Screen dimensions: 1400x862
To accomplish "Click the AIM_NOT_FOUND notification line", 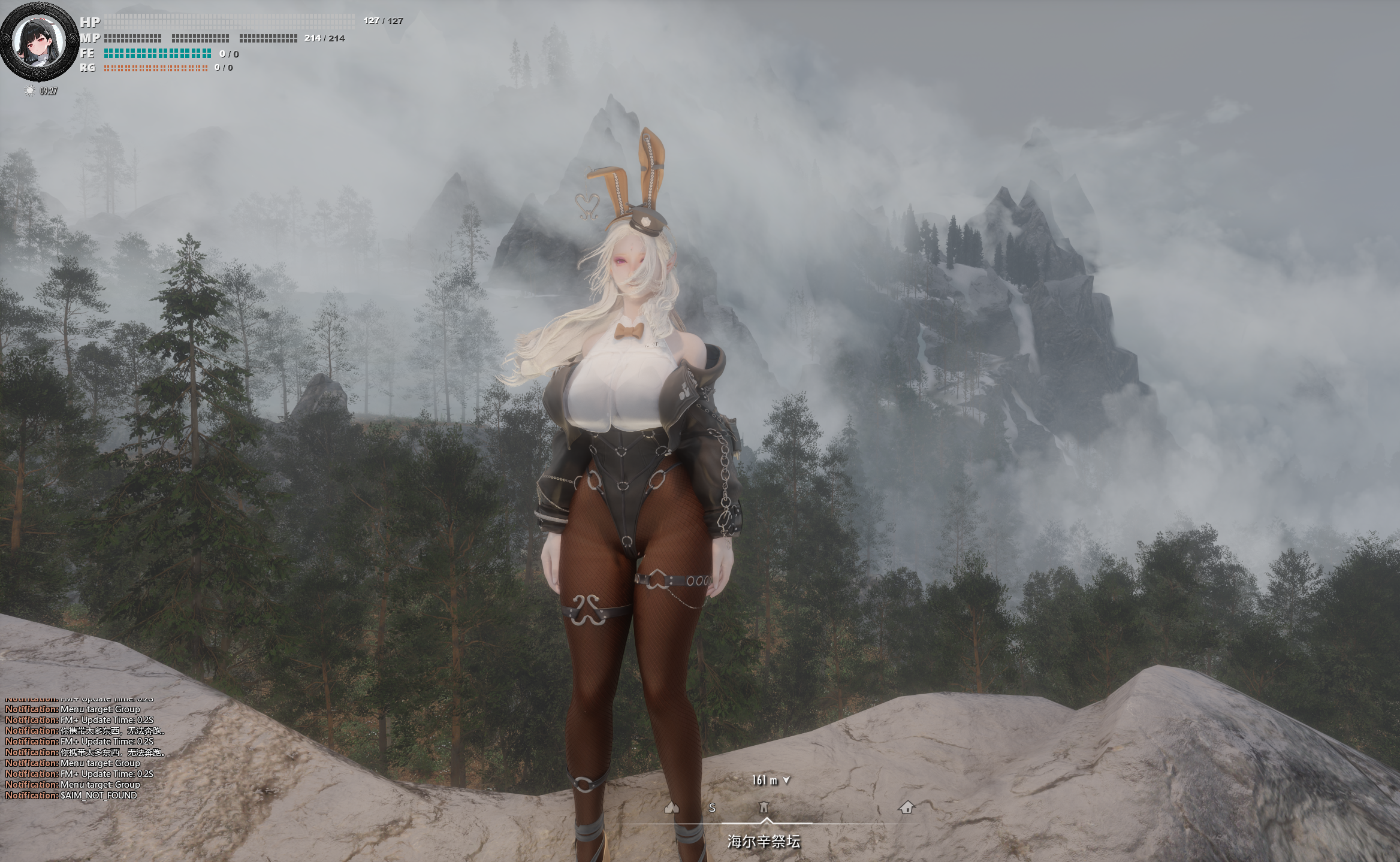I will click(x=71, y=796).
